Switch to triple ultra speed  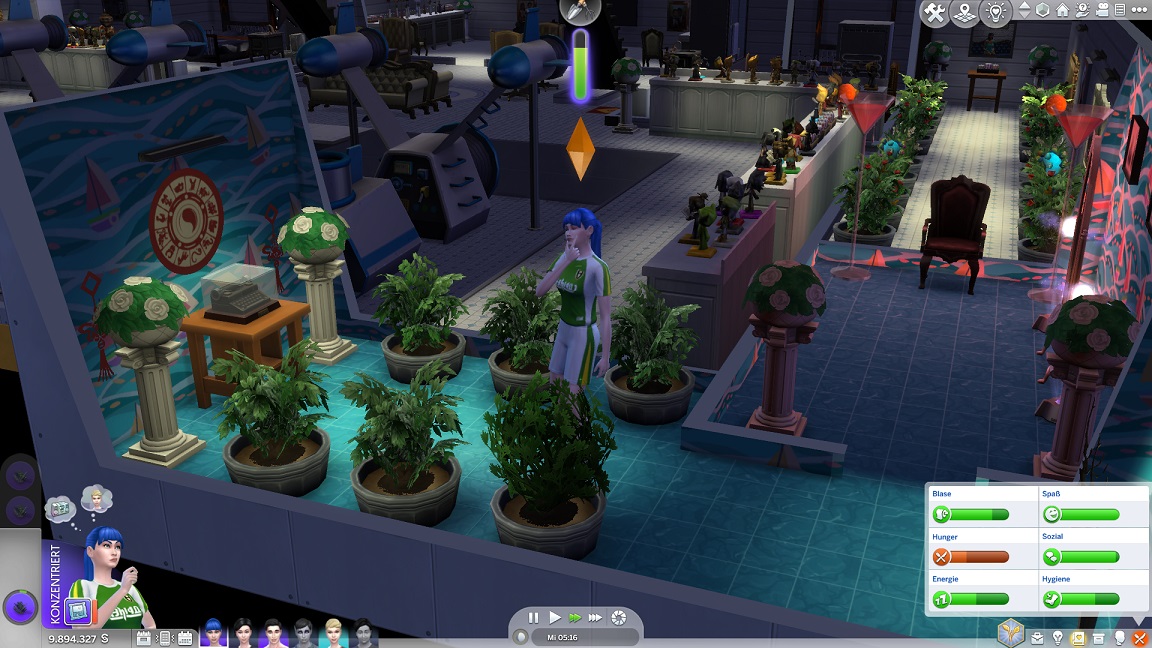click(x=596, y=618)
